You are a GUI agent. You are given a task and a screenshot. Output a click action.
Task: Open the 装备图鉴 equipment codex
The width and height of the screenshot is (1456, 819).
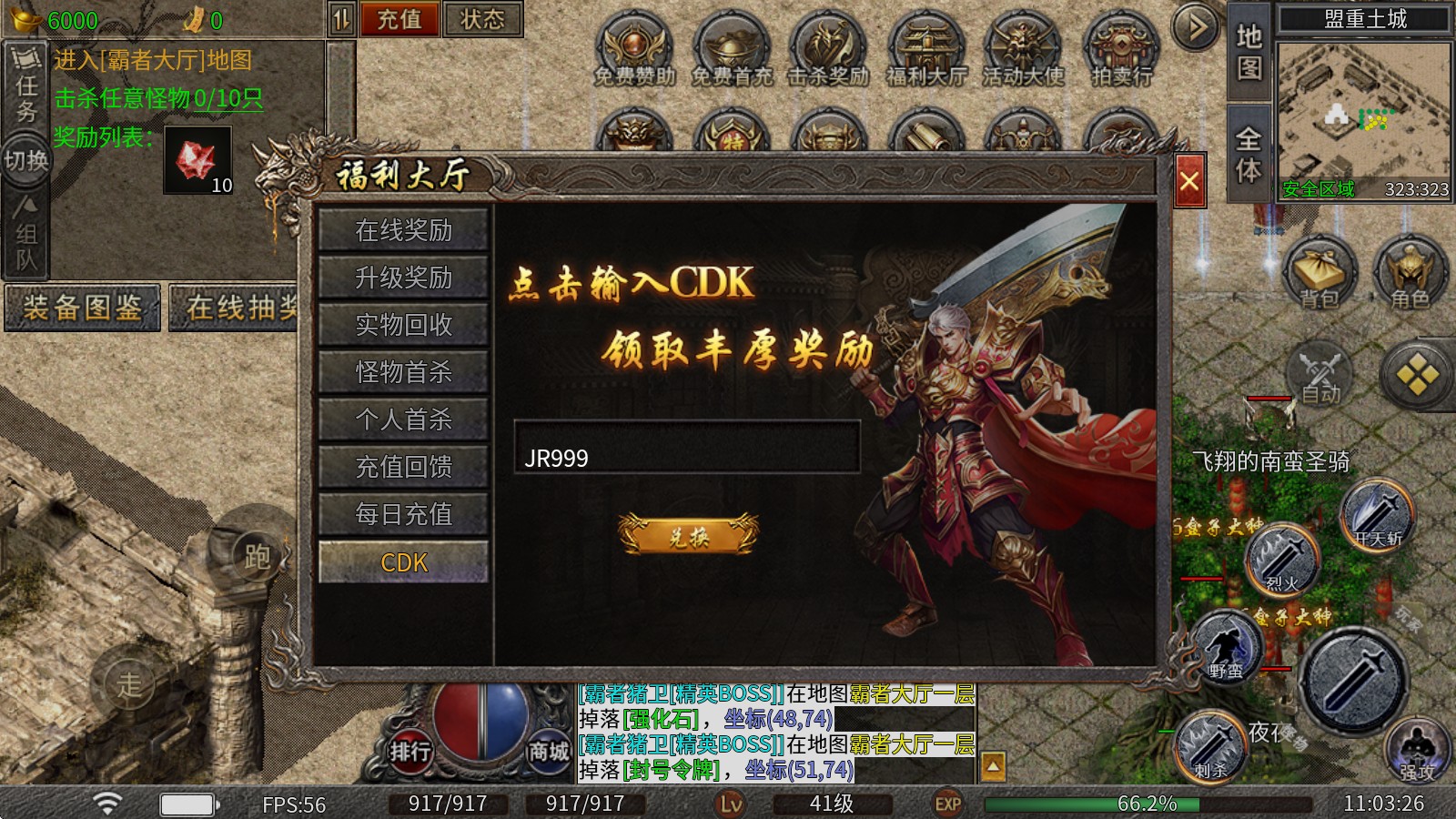click(x=83, y=308)
